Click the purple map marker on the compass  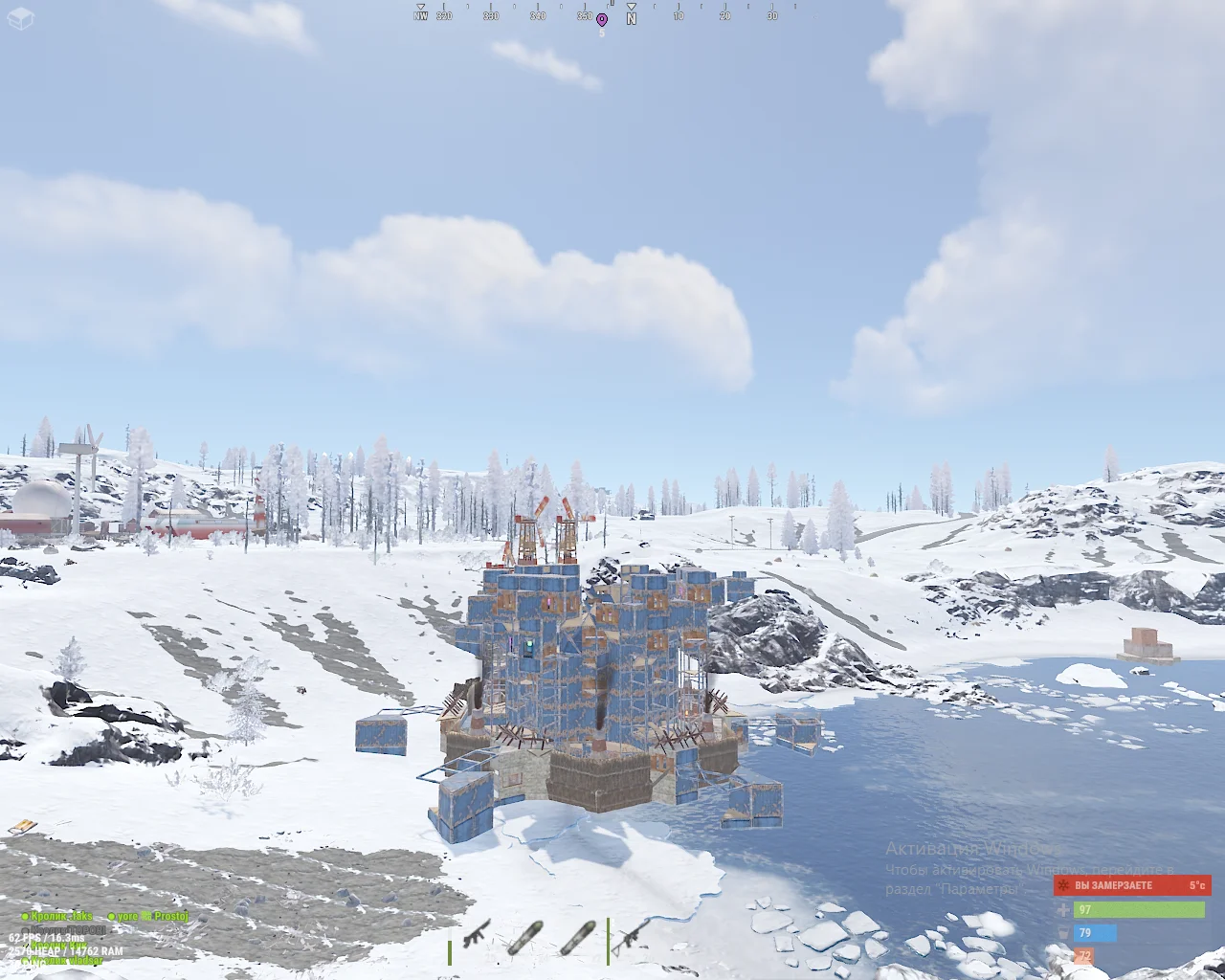602,19
